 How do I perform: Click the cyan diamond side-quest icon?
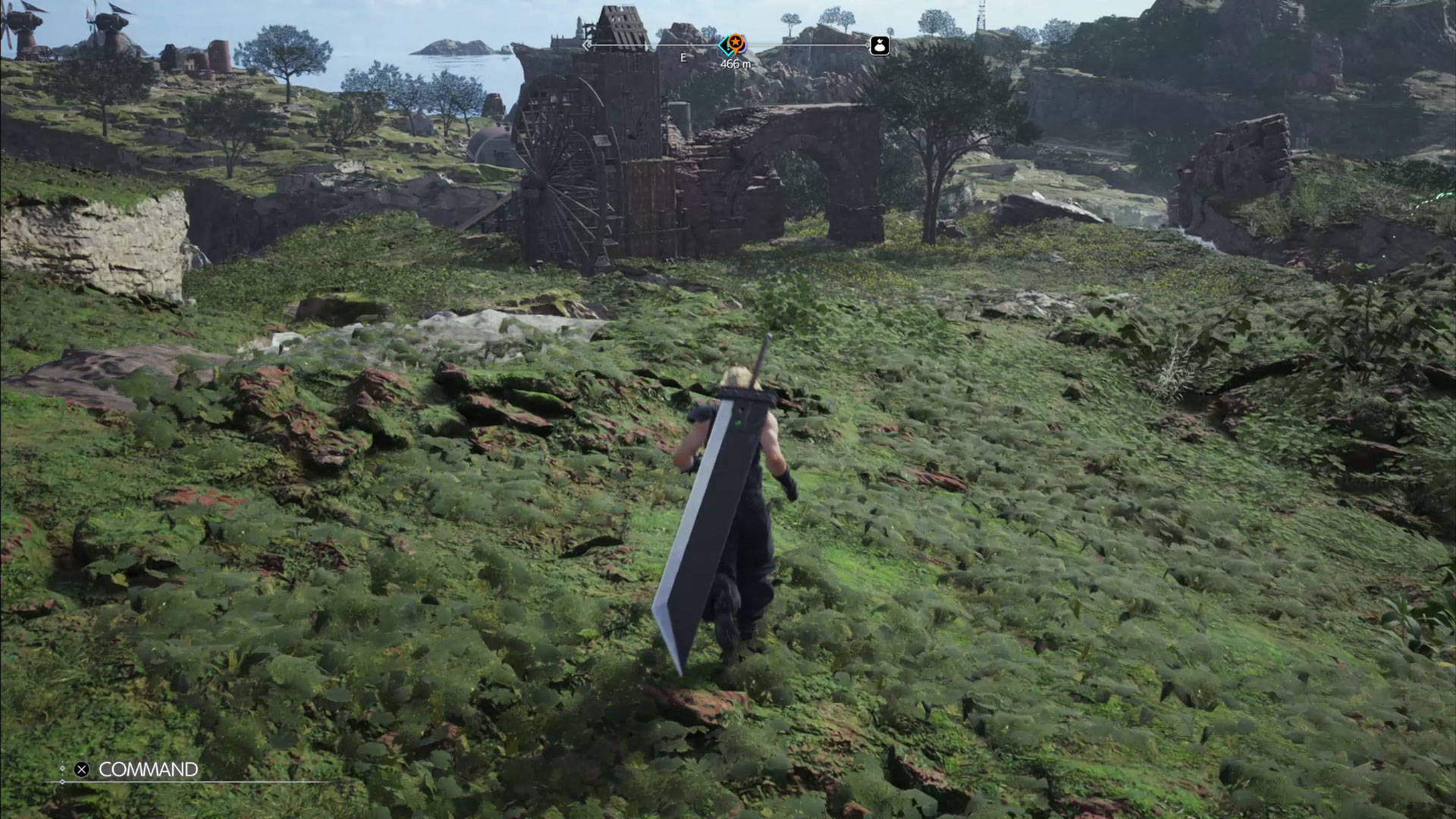pyautogui.click(x=723, y=45)
